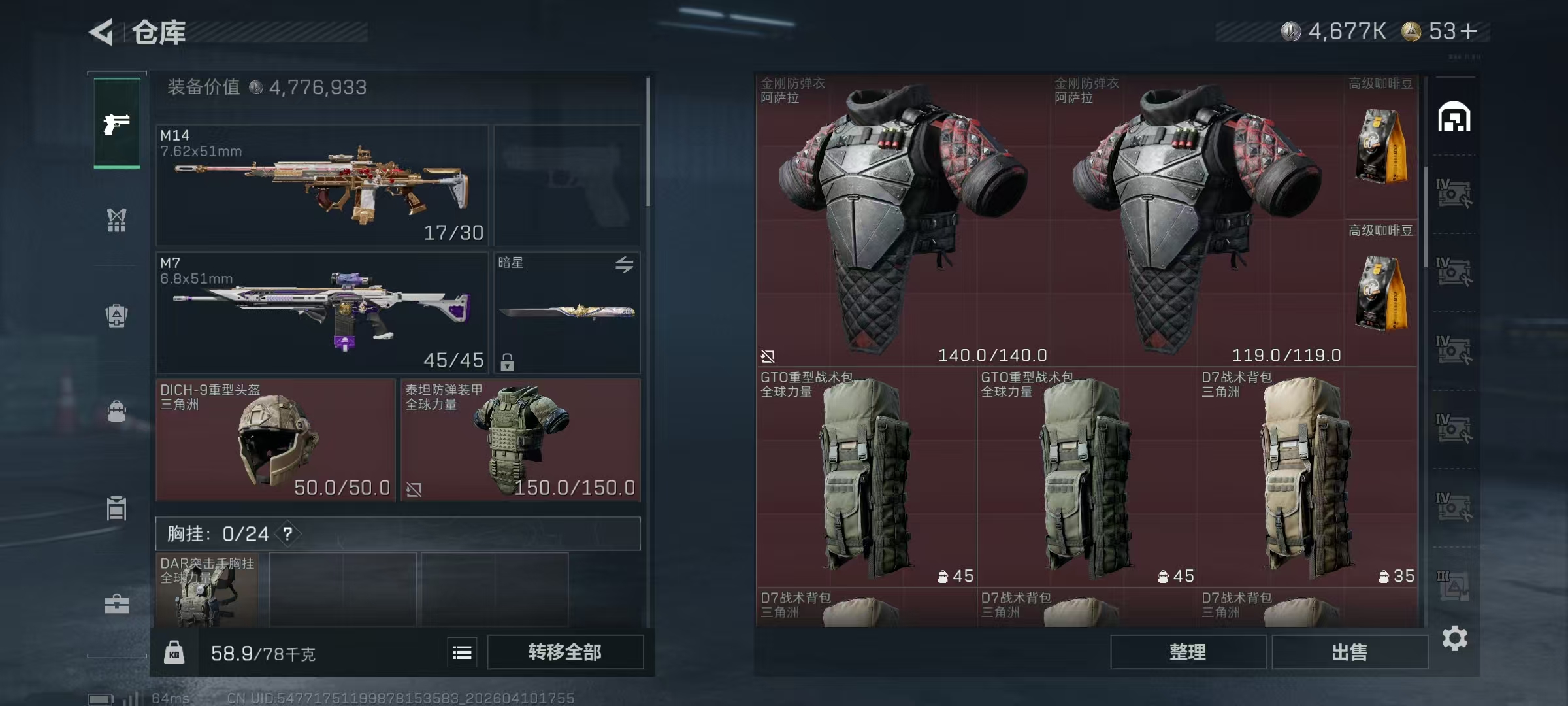Switch to the main warehouse storage tab
The width and height of the screenshot is (1568, 706).
tap(1454, 118)
